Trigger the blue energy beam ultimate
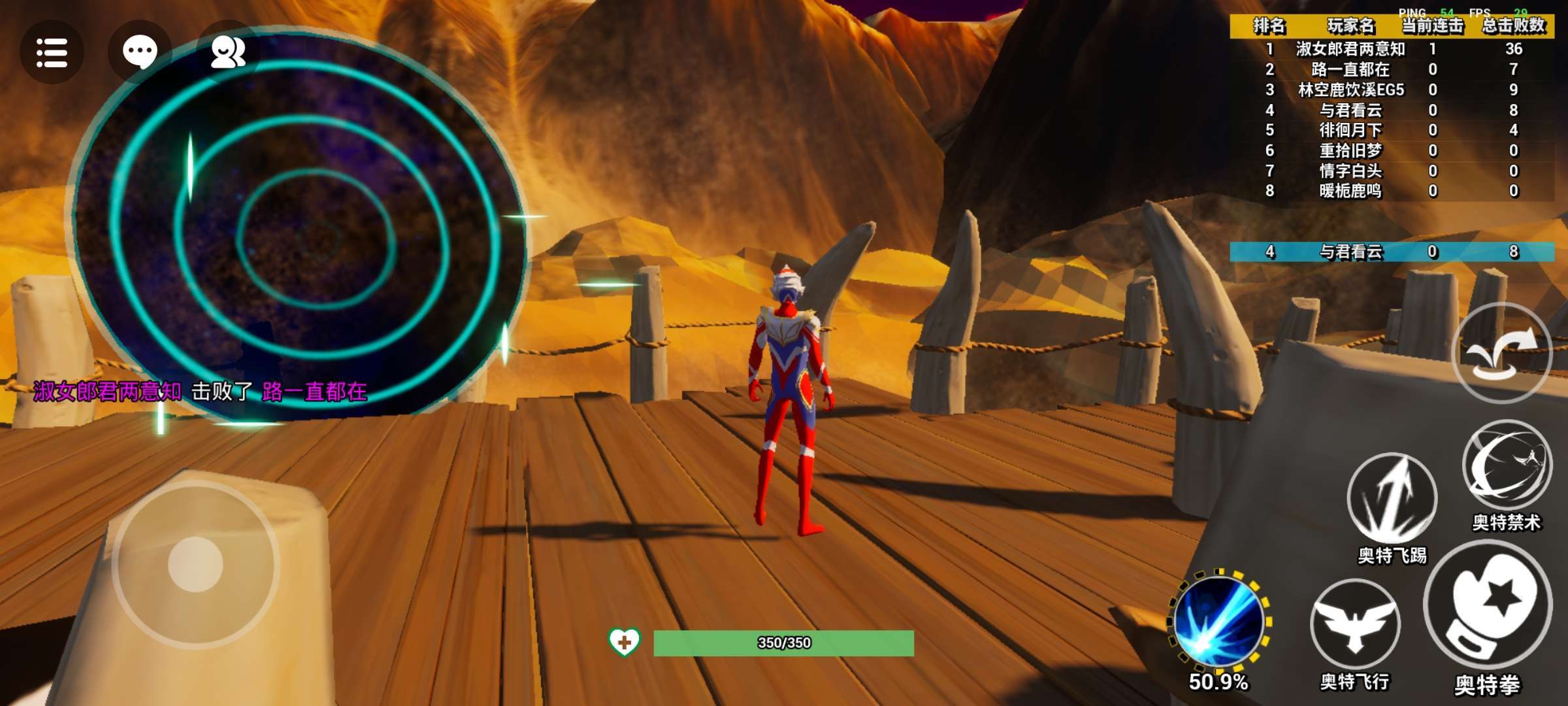 (1218, 619)
